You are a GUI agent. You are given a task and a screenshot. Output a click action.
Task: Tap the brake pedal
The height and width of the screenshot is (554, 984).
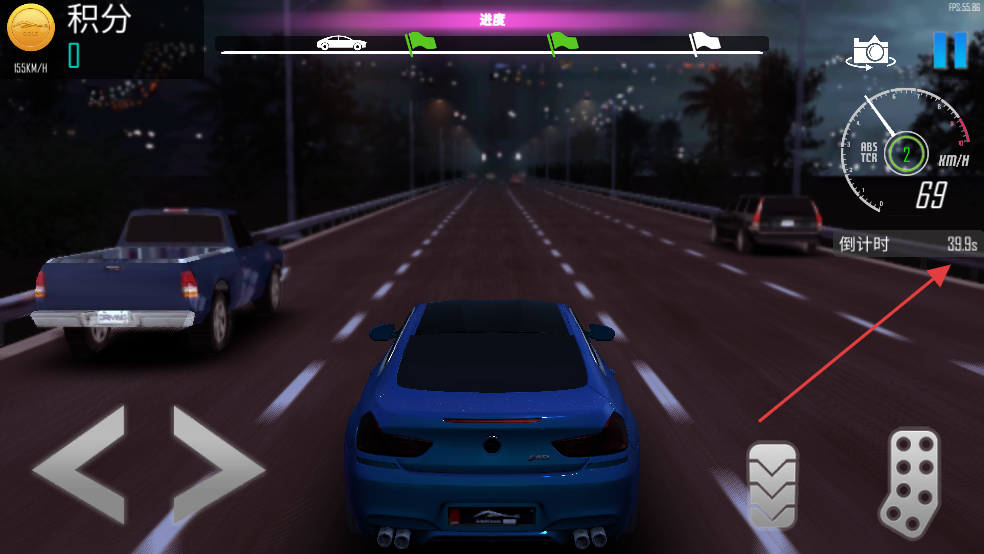point(773,485)
